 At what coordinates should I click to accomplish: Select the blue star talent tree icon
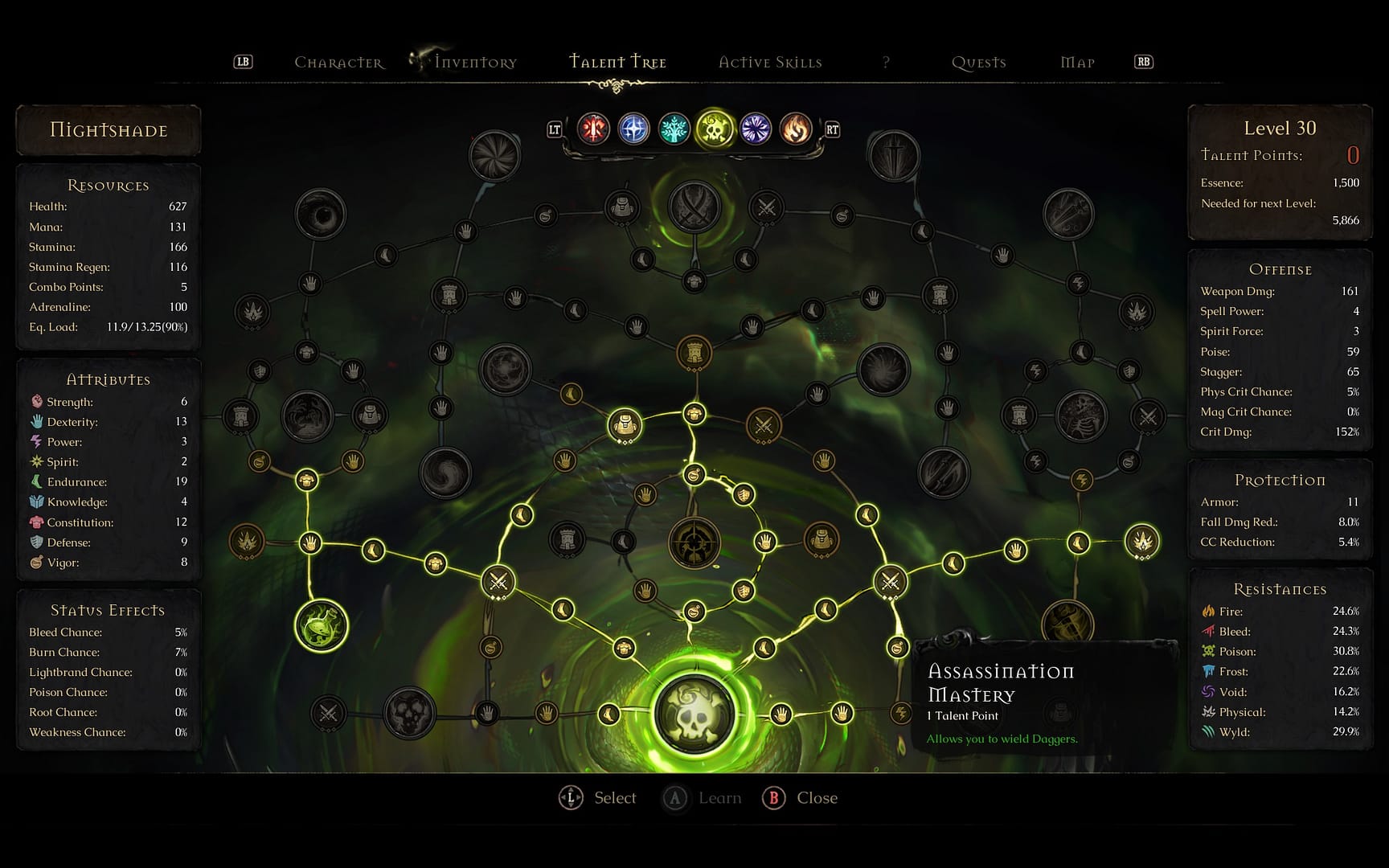coord(633,129)
